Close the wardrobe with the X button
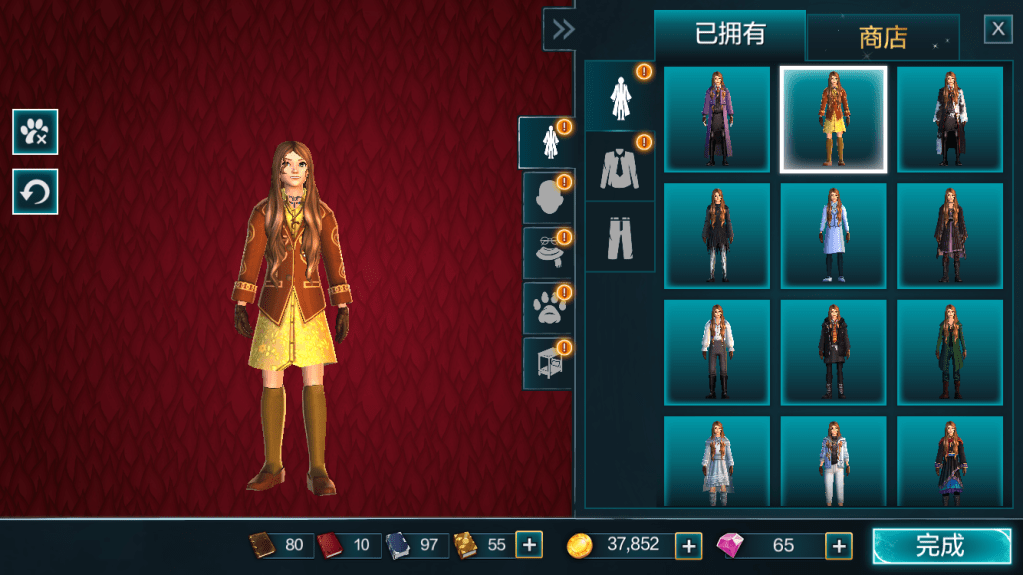The height and width of the screenshot is (575, 1023). tap(998, 29)
